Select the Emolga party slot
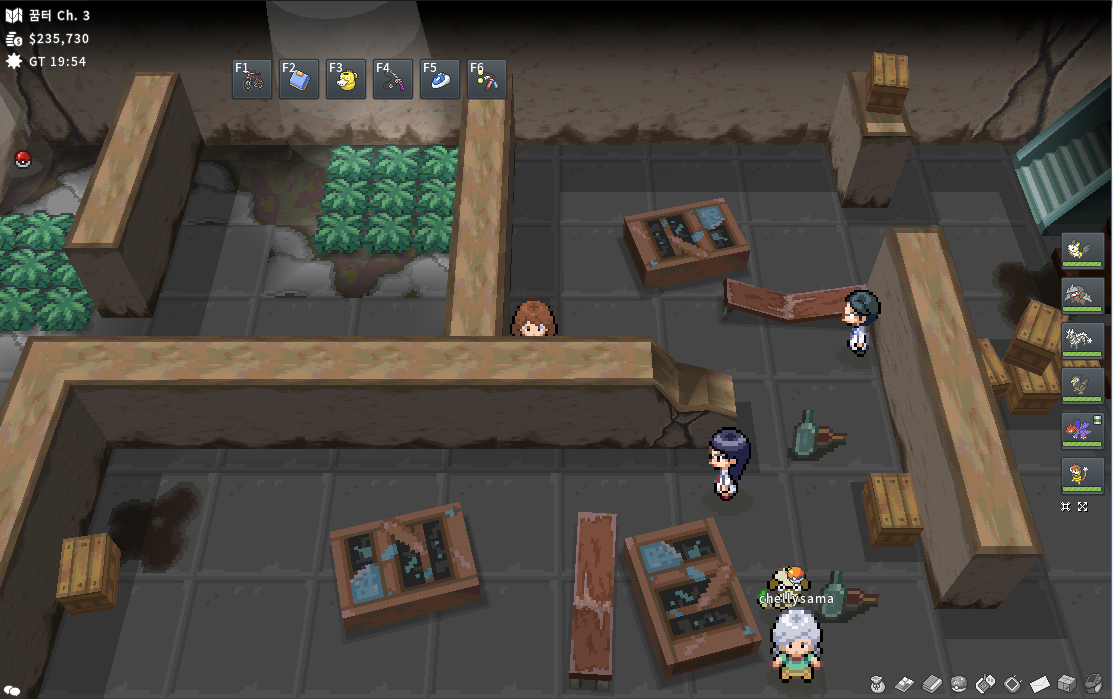The width and height of the screenshot is (1113, 699). (1083, 250)
